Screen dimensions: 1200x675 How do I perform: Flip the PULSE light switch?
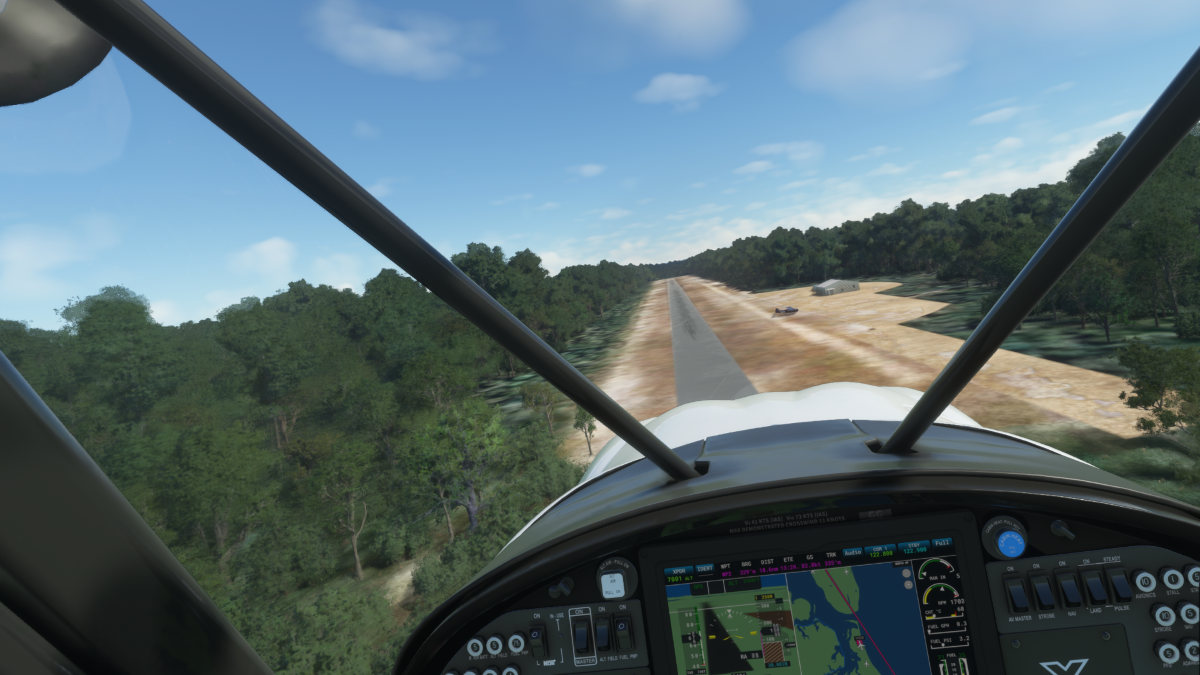1119,585
